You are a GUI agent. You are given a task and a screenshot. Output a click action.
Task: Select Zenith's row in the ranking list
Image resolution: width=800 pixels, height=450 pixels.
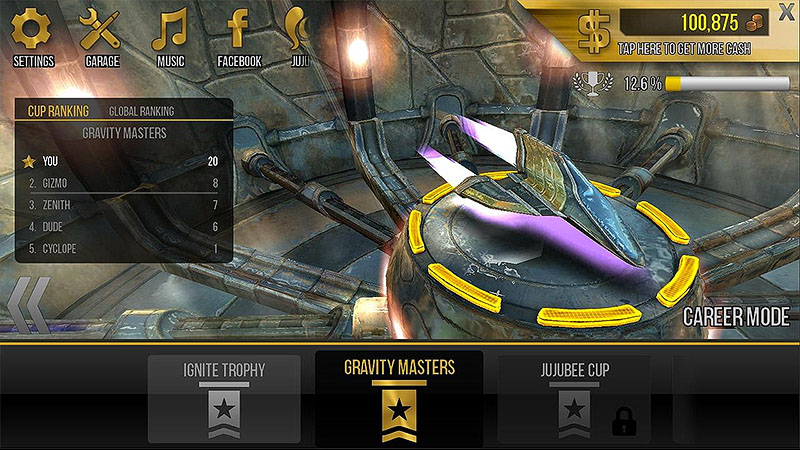coord(124,205)
